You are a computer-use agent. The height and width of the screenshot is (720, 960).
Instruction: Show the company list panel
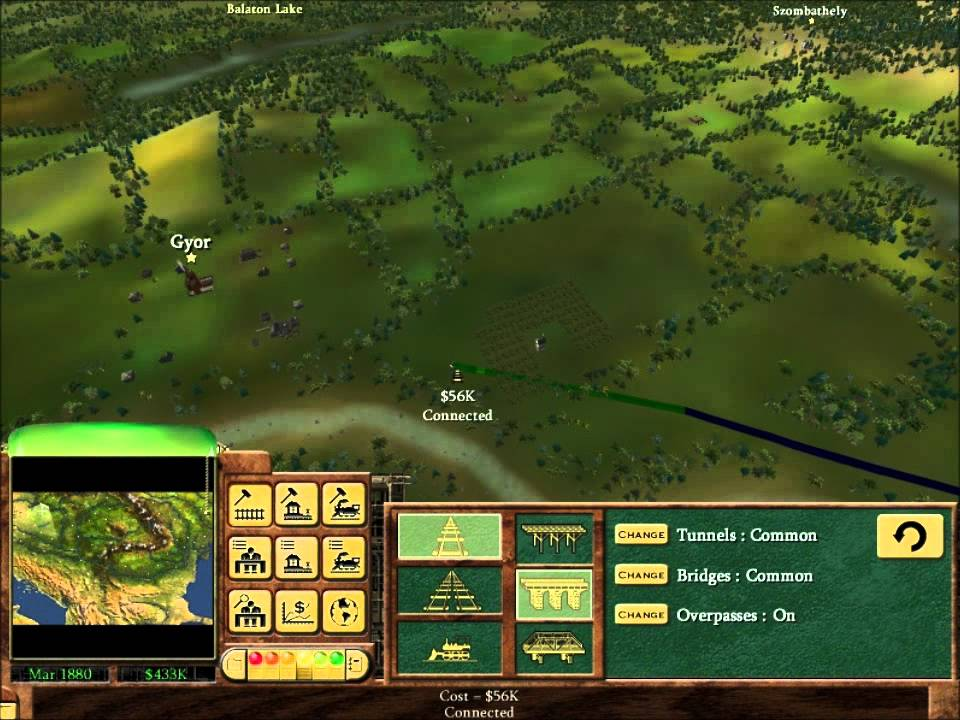point(250,557)
